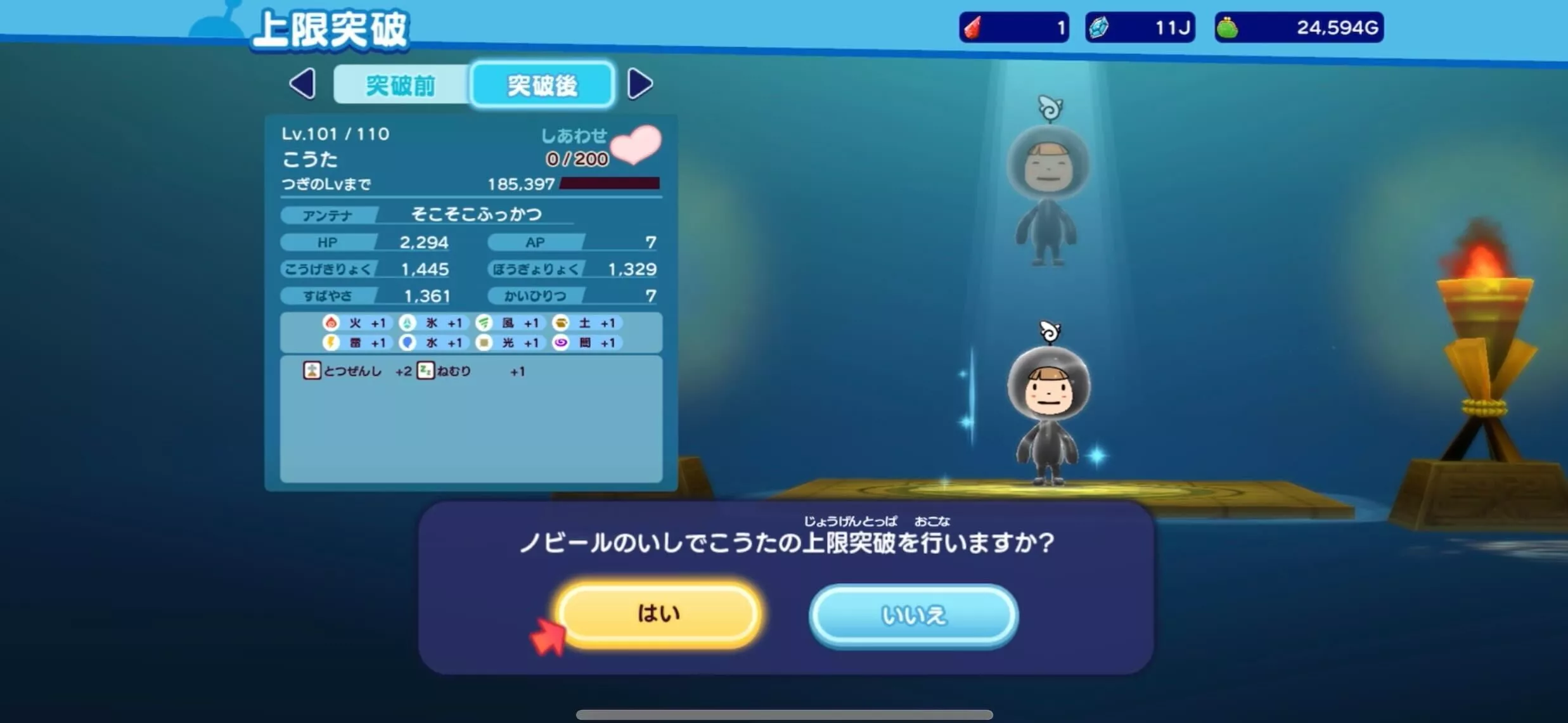Expand stats with the left navigation arrow
Screen dimensions: 1568x723
pos(303,83)
